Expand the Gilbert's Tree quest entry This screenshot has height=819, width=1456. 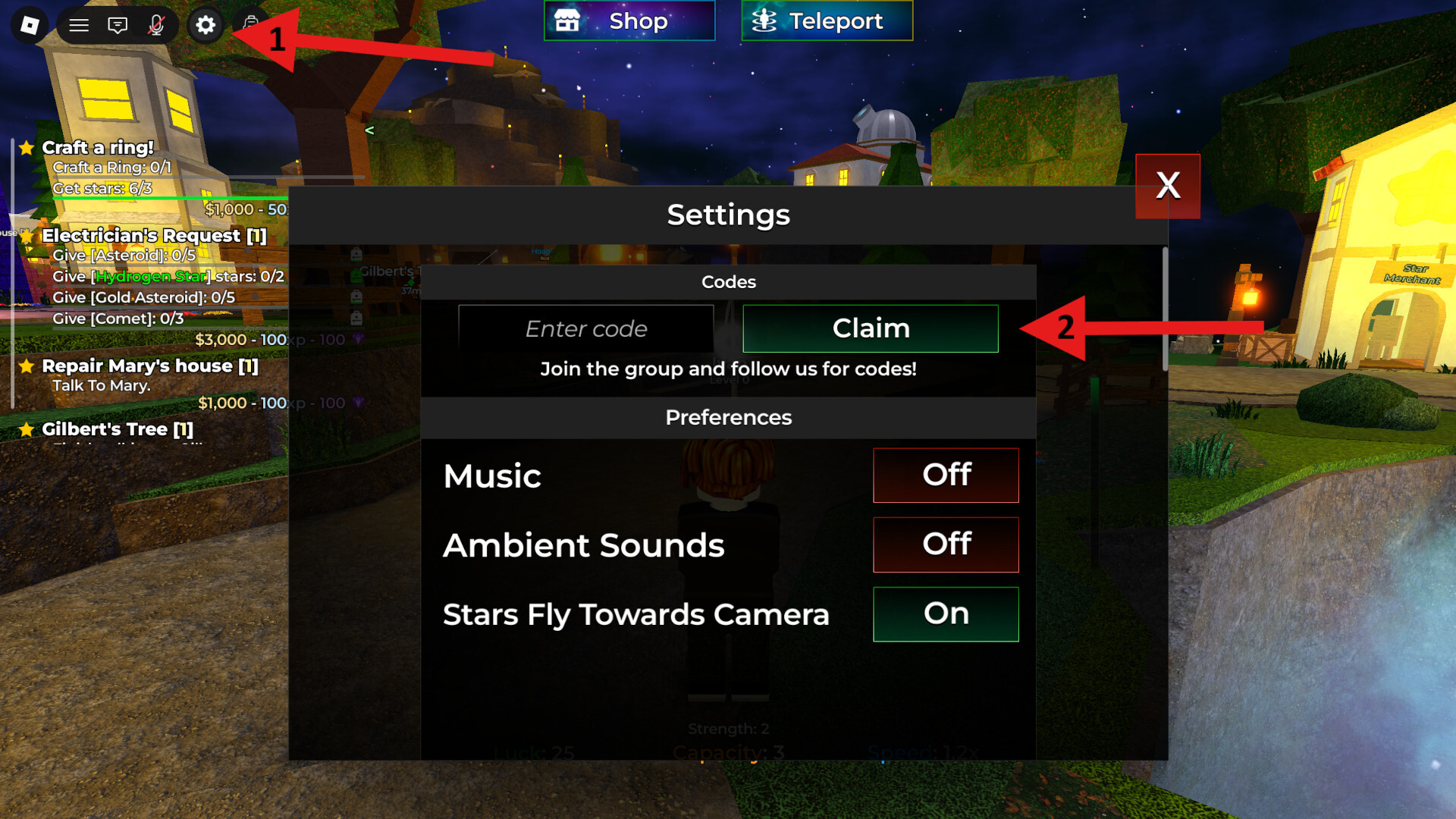click(x=27, y=429)
